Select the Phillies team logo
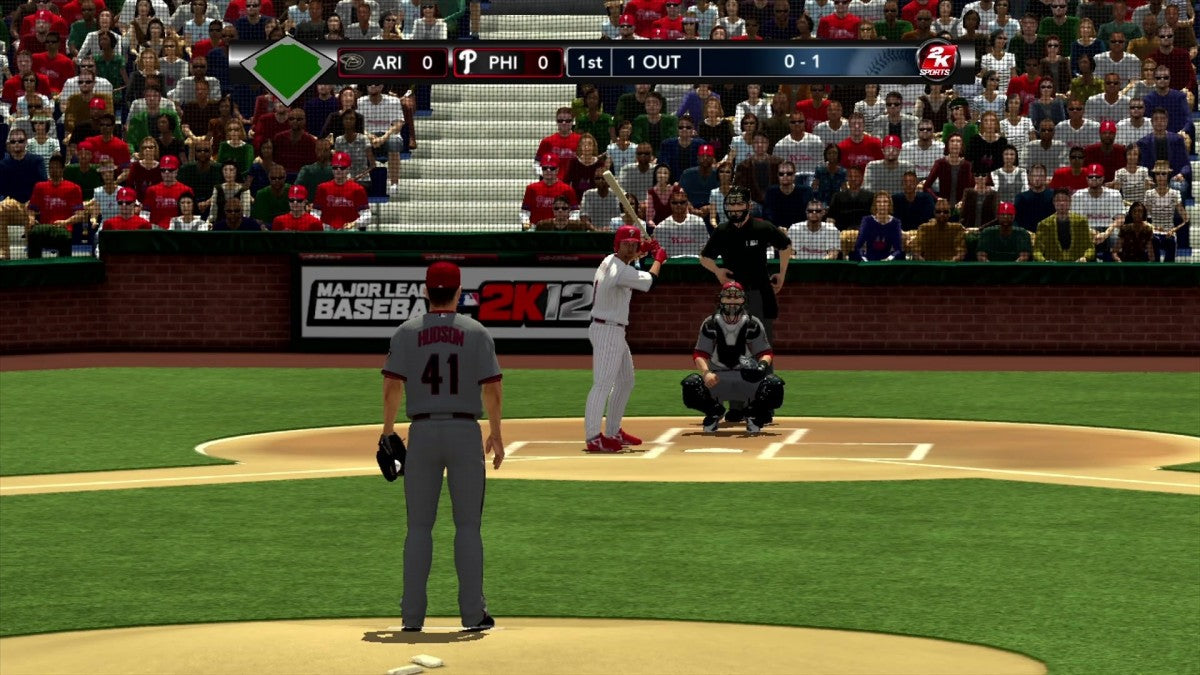Image resolution: width=1200 pixels, height=675 pixels. [468, 62]
